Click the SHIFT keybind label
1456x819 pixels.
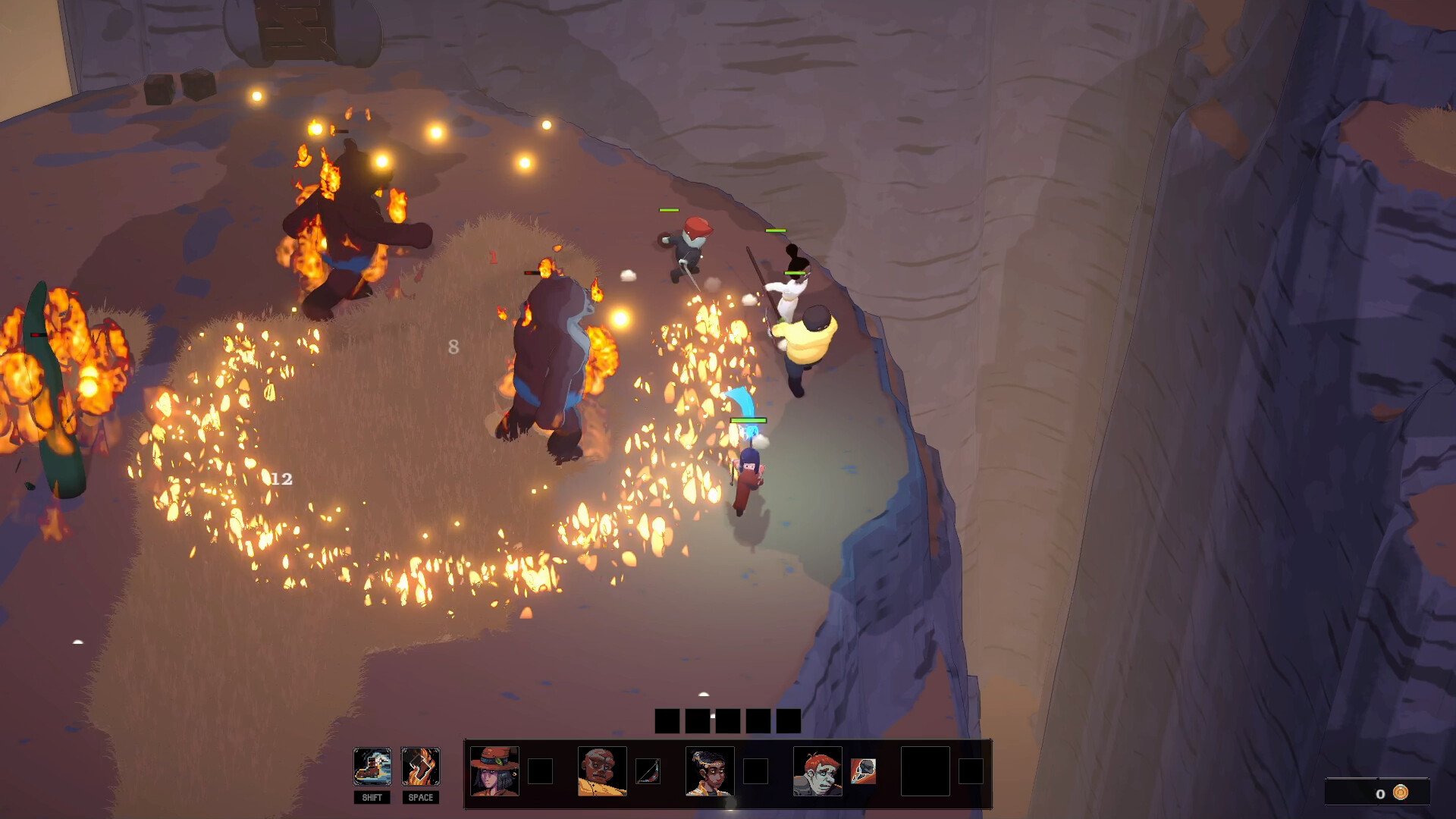[x=372, y=797]
